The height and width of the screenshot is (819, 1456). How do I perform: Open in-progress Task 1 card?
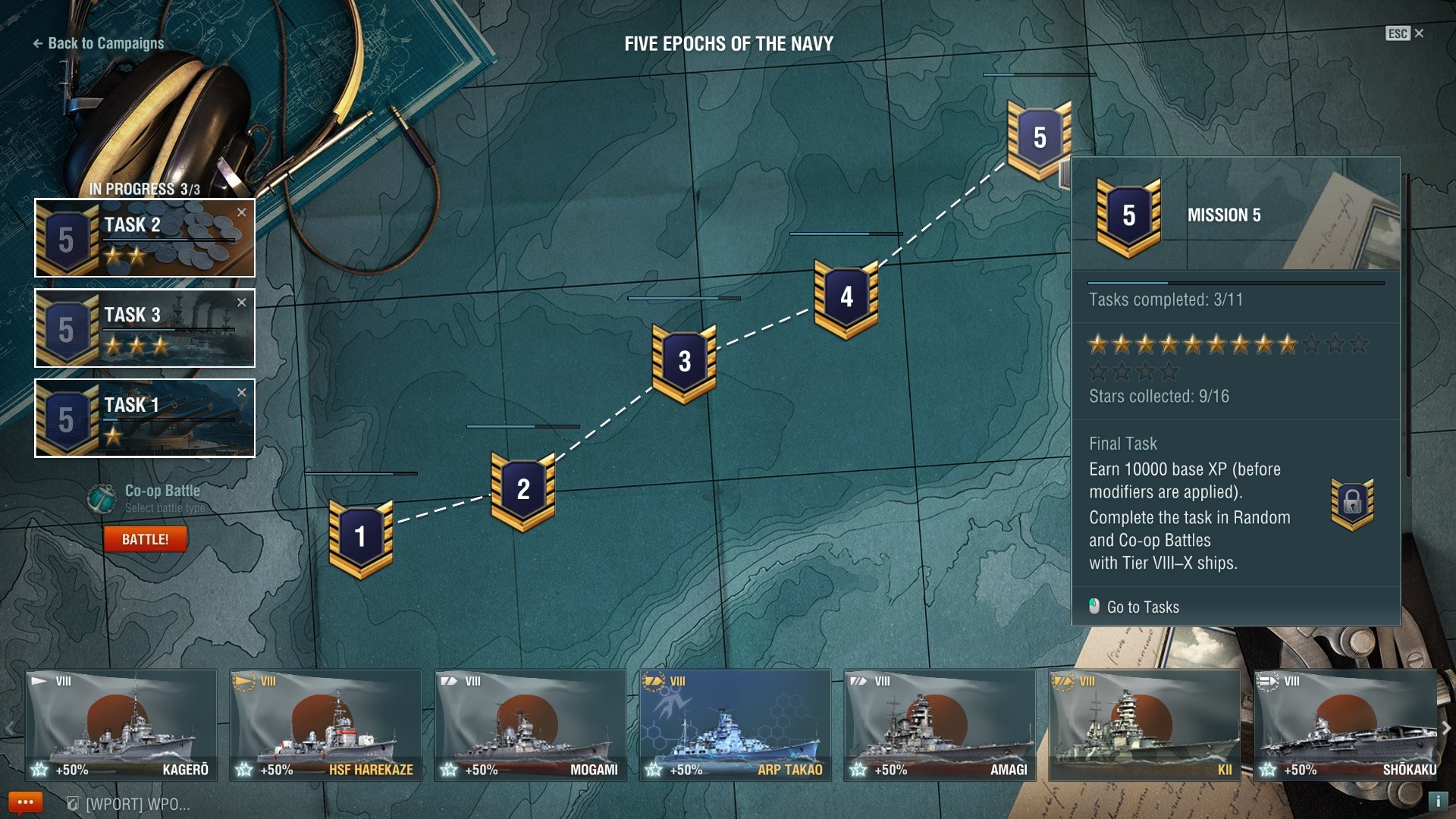(144, 419)
